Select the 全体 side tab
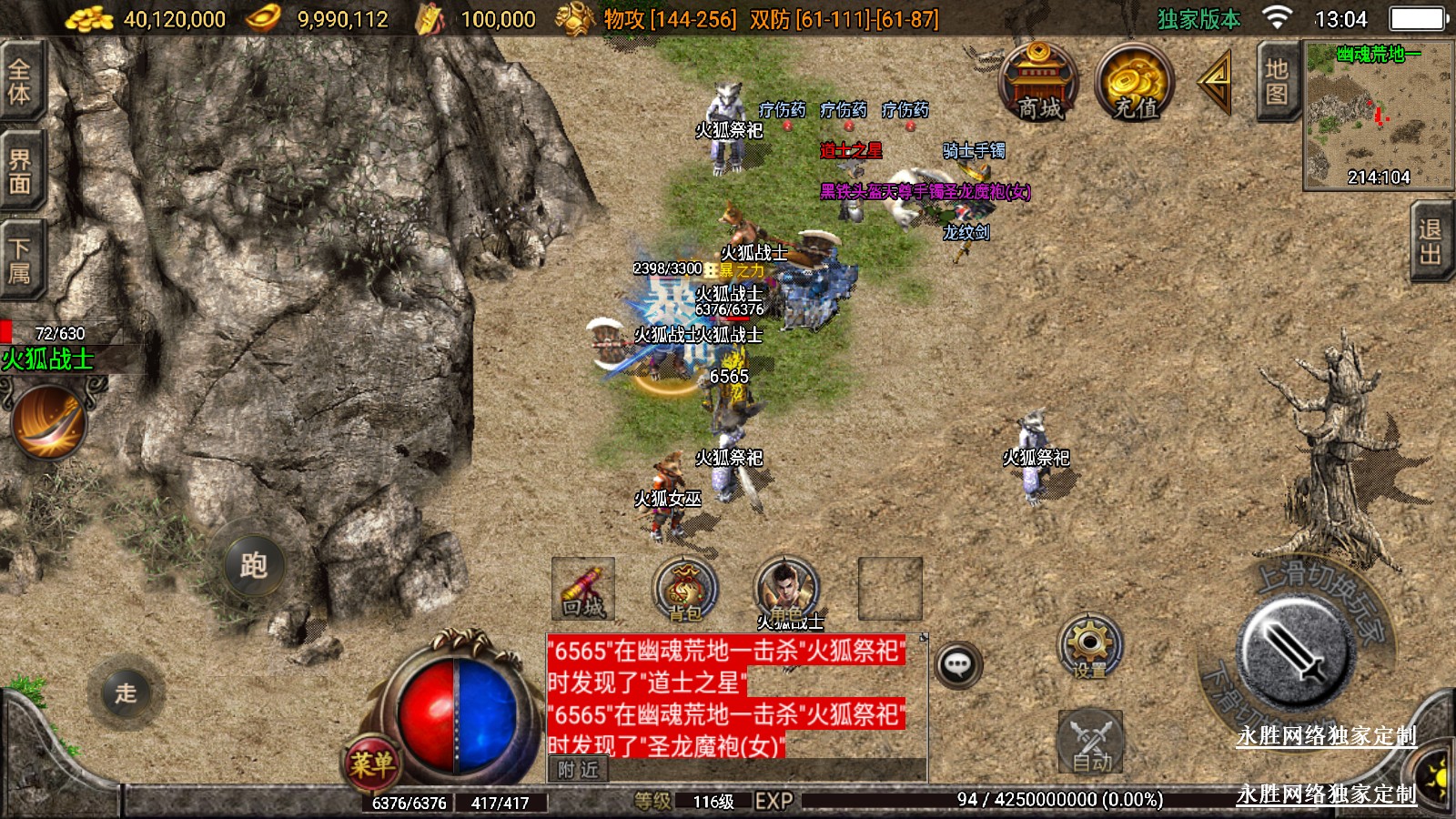 [x=18, y=80]
